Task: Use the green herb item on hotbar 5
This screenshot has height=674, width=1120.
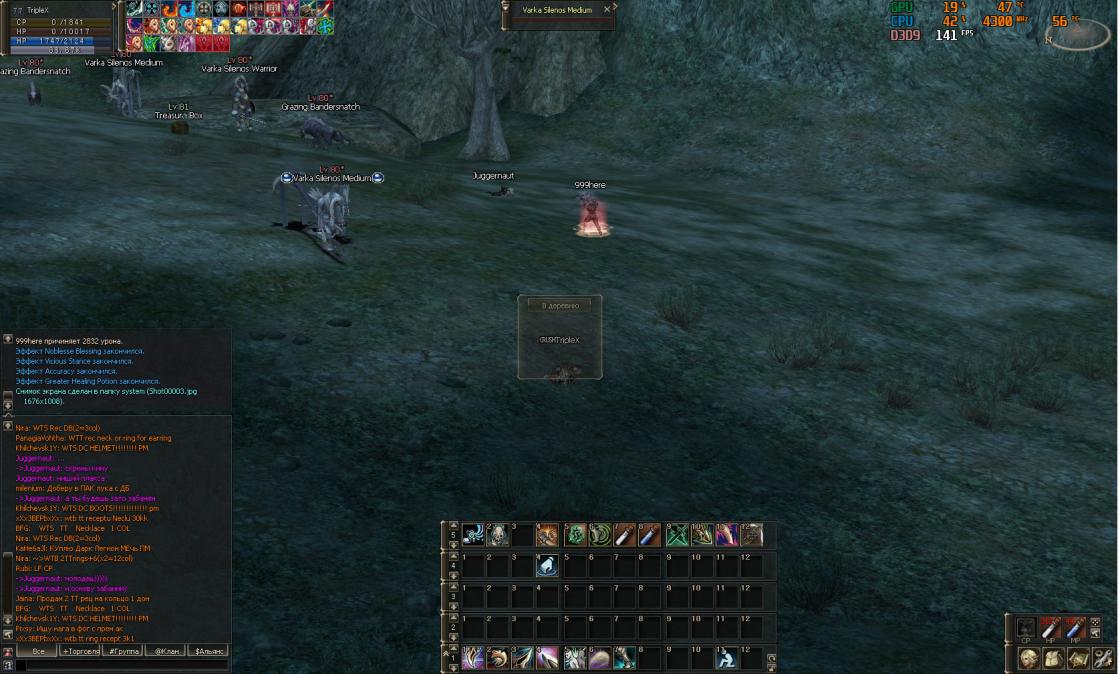Action: point(574,535)
